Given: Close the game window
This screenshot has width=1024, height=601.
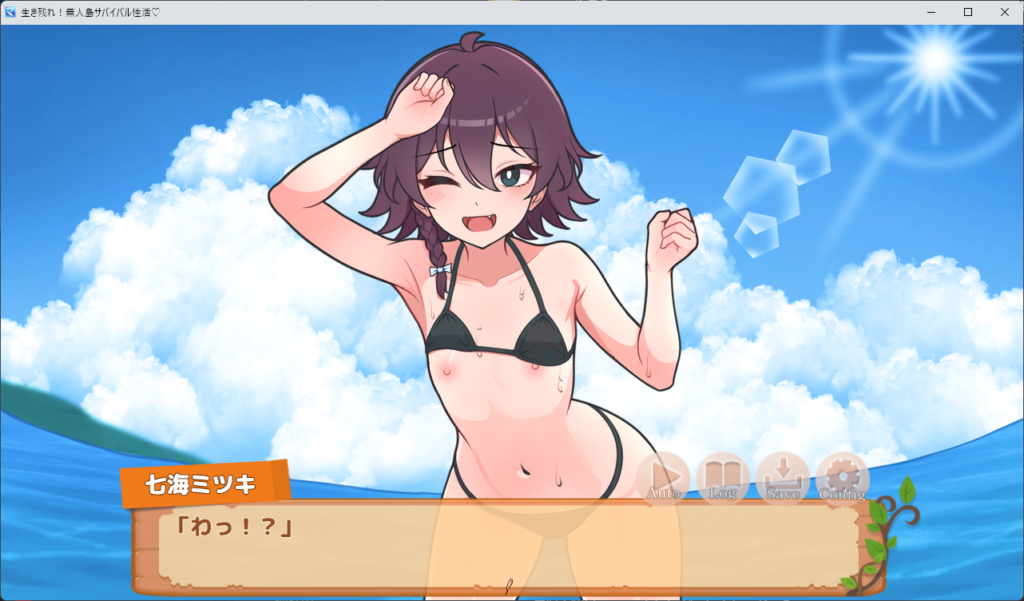Looking at the screenshot, I should [1002, 12].
